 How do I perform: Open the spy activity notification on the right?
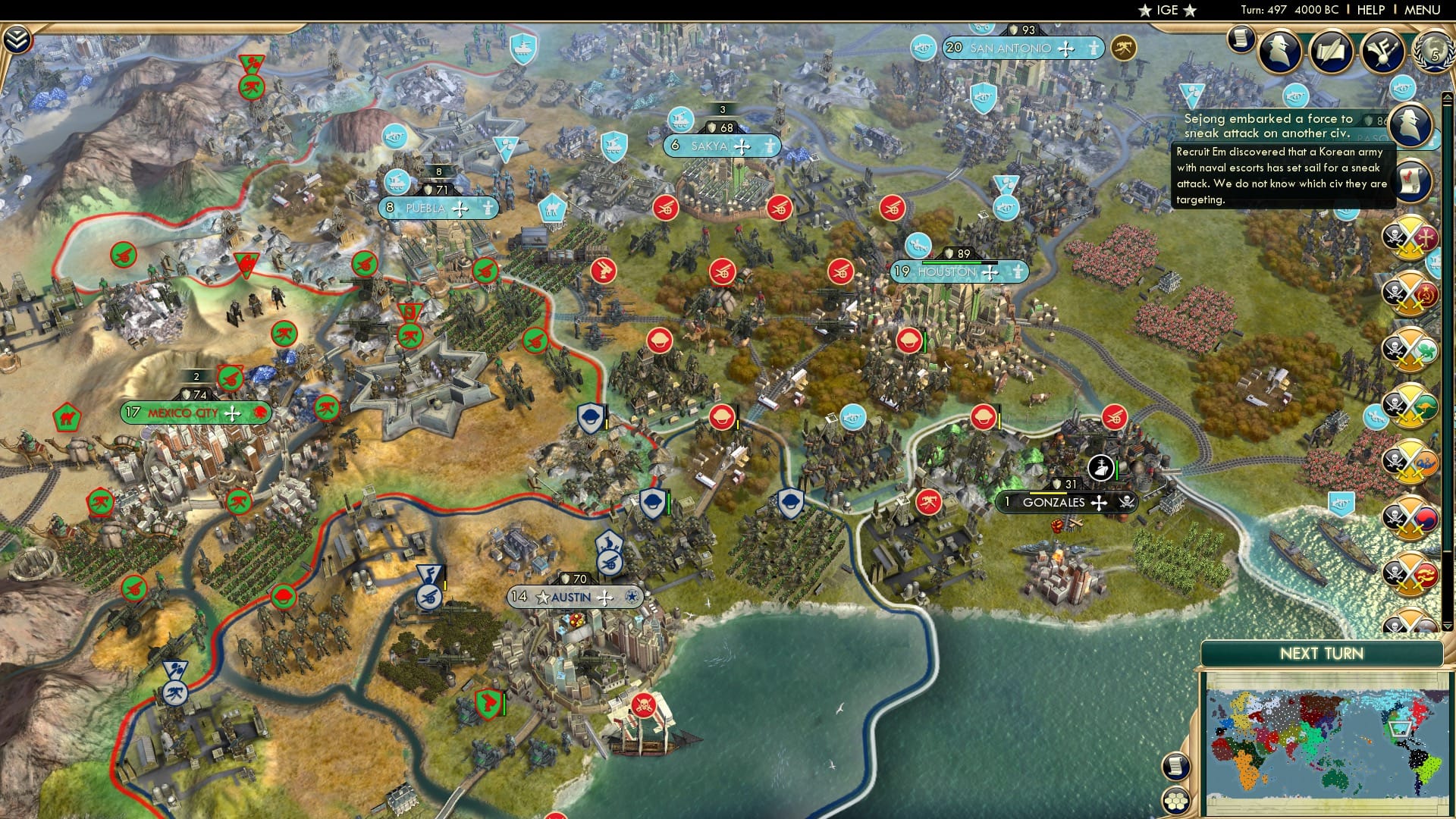tap(1409, 125)
